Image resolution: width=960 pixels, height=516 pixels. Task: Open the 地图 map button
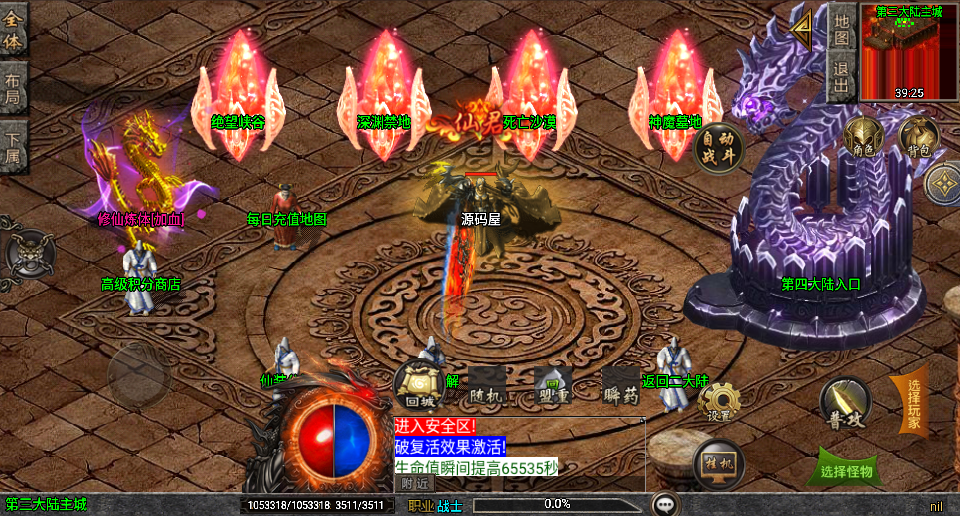tap(842, 27)
